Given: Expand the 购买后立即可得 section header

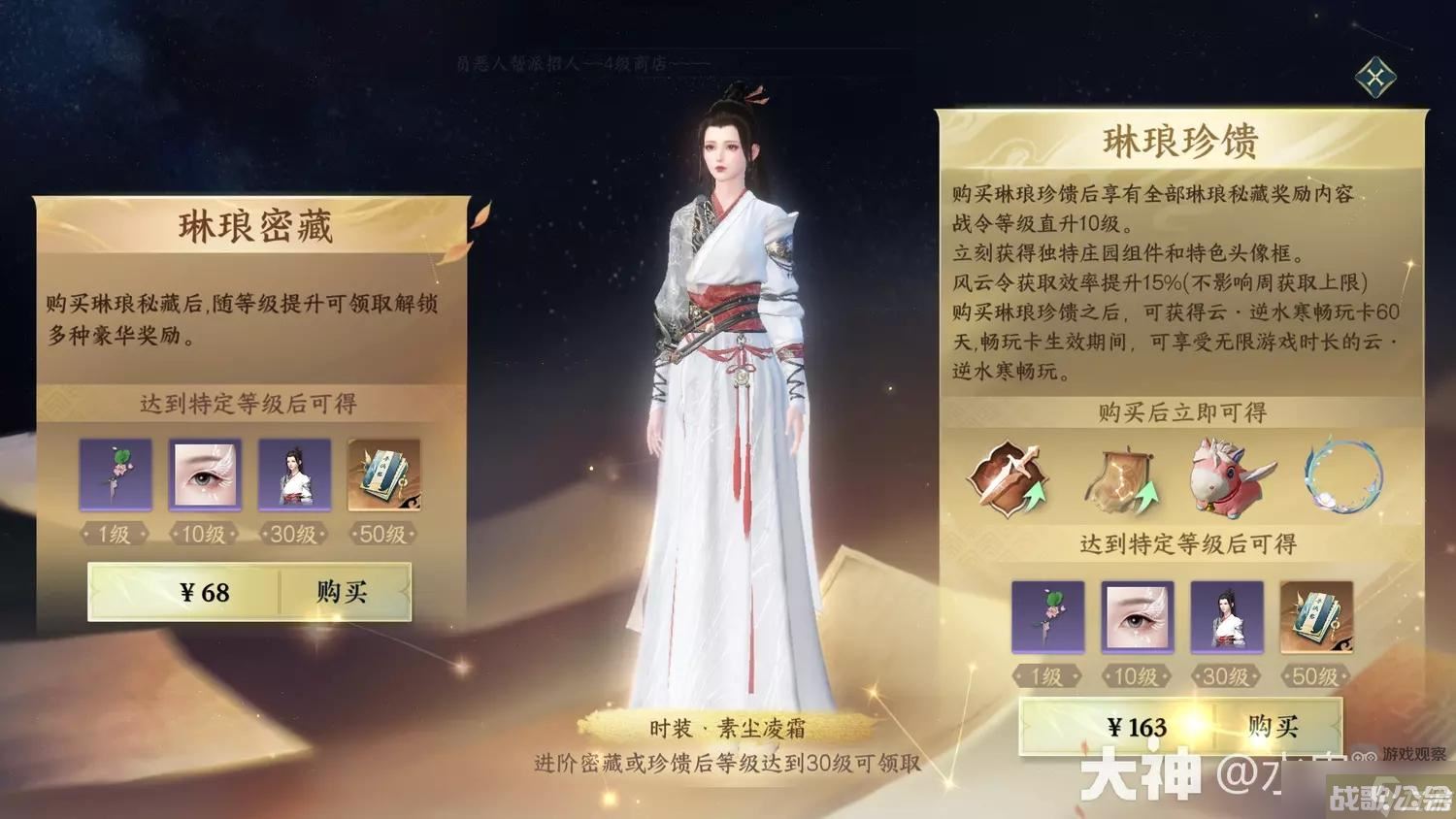Looking at the screenshot, I should coord(1181,411).
